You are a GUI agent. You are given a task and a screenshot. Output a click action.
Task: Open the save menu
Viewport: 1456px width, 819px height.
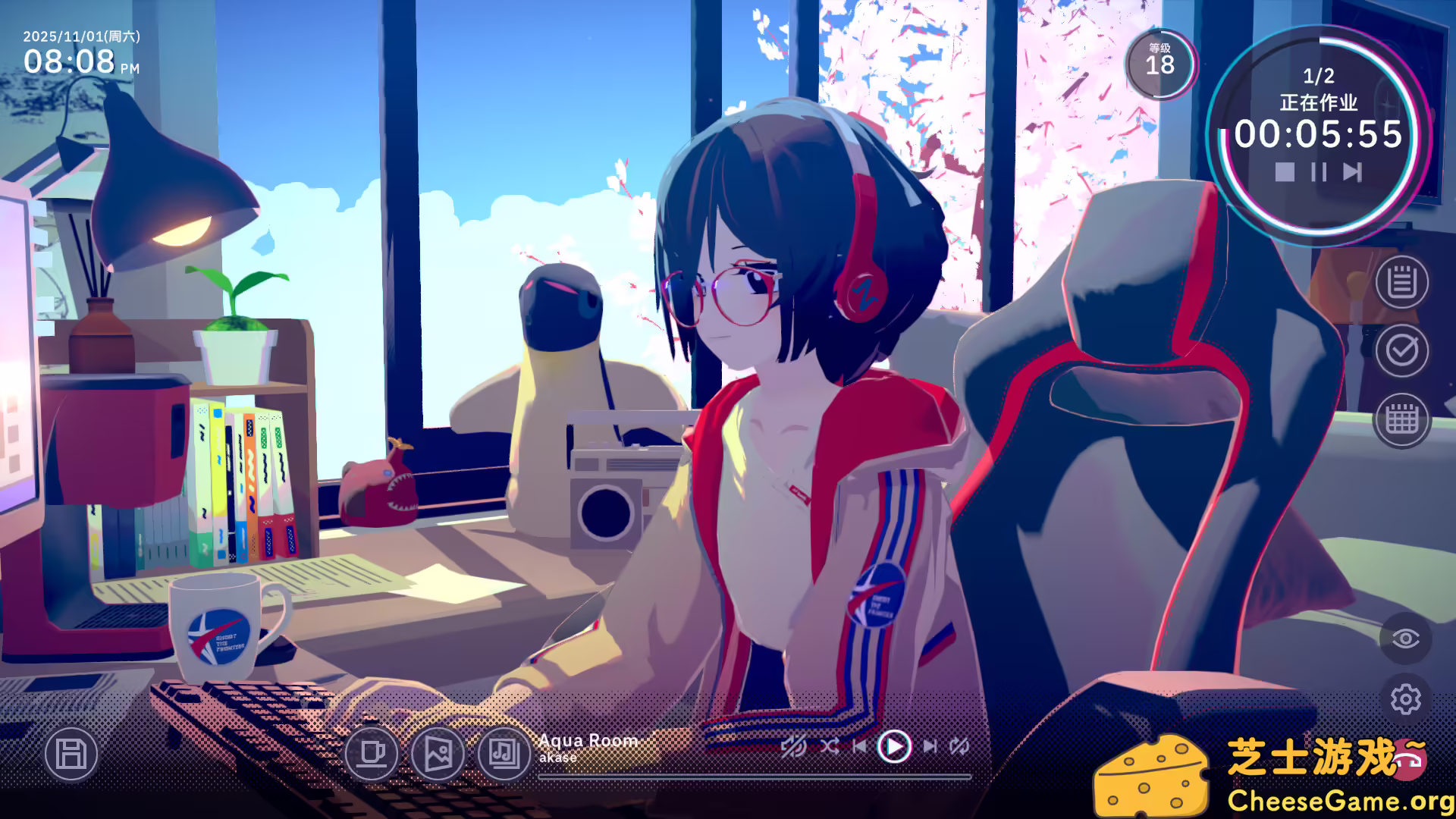(x=71, y=755)
